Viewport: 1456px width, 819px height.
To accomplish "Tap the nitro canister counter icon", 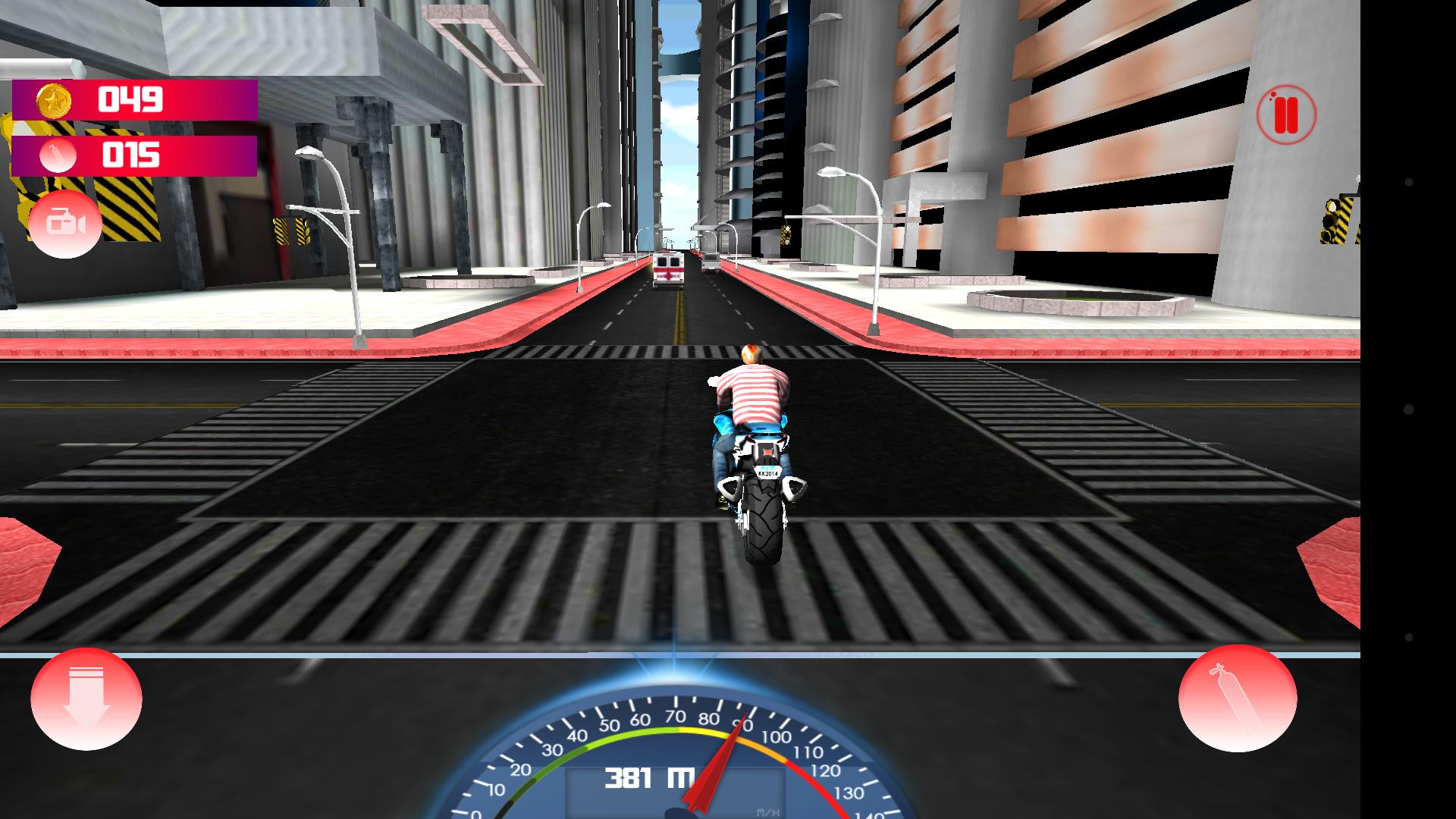I will coord(57,155).
